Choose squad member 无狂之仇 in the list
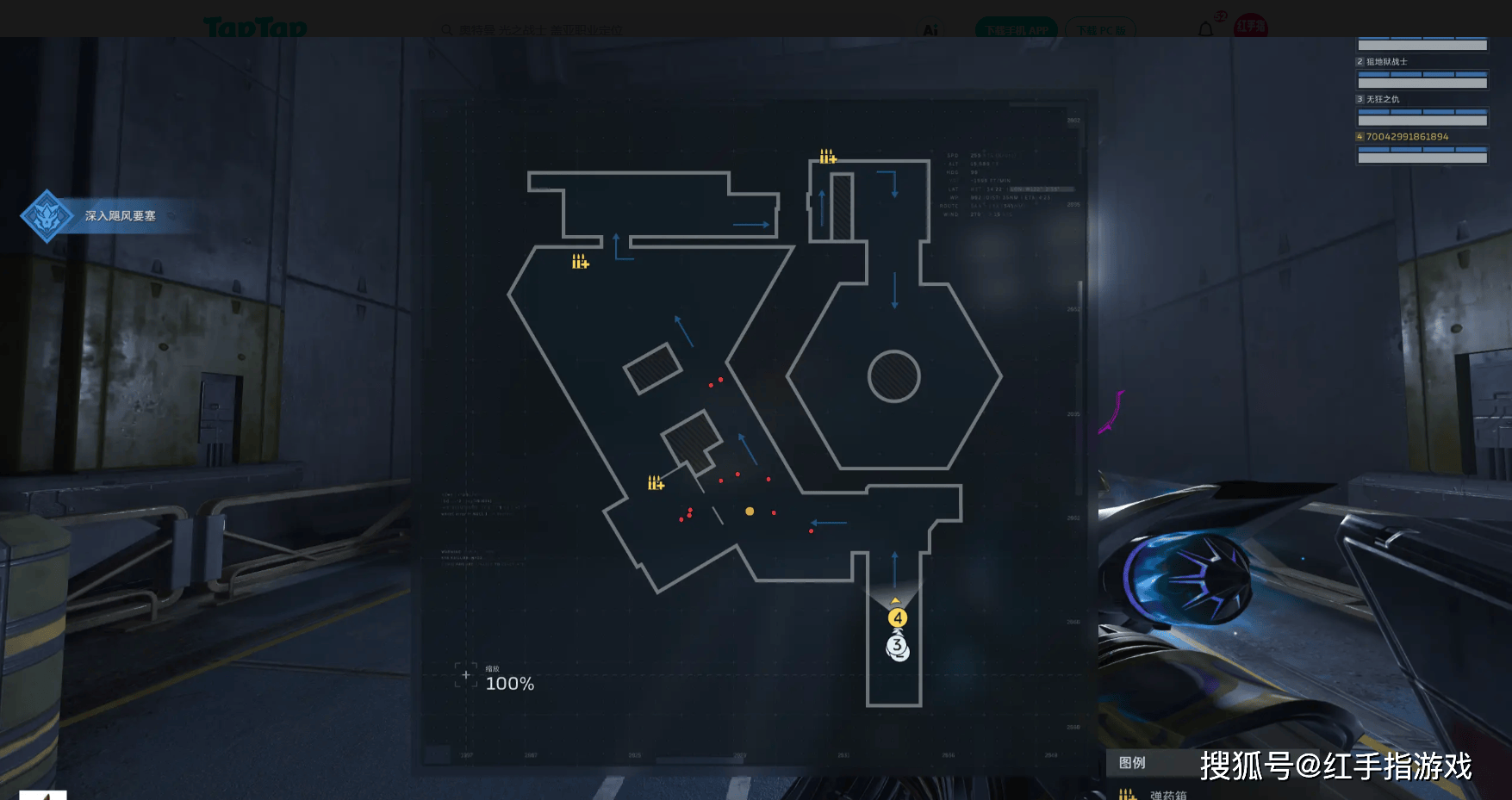1512x800 pixels. point(1382,100)
